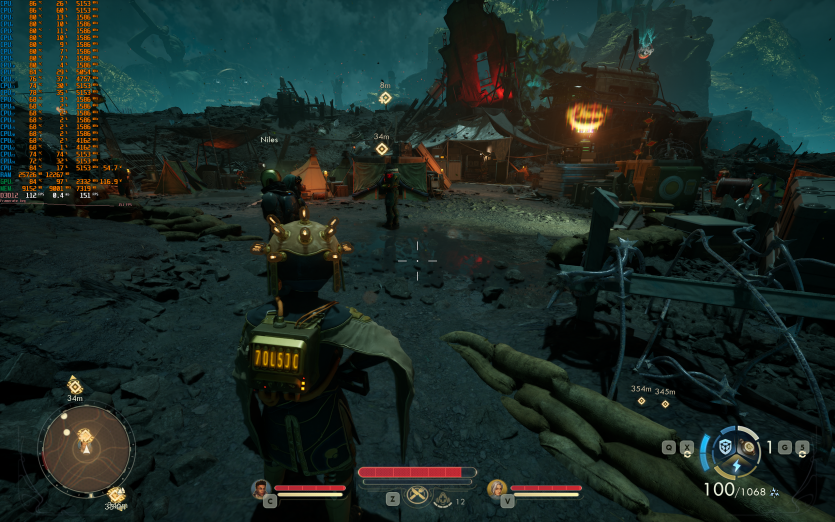Select the 354m waypoint marker
The height and width of the screenshot is (522, 835).
click(x=641, y=401)
